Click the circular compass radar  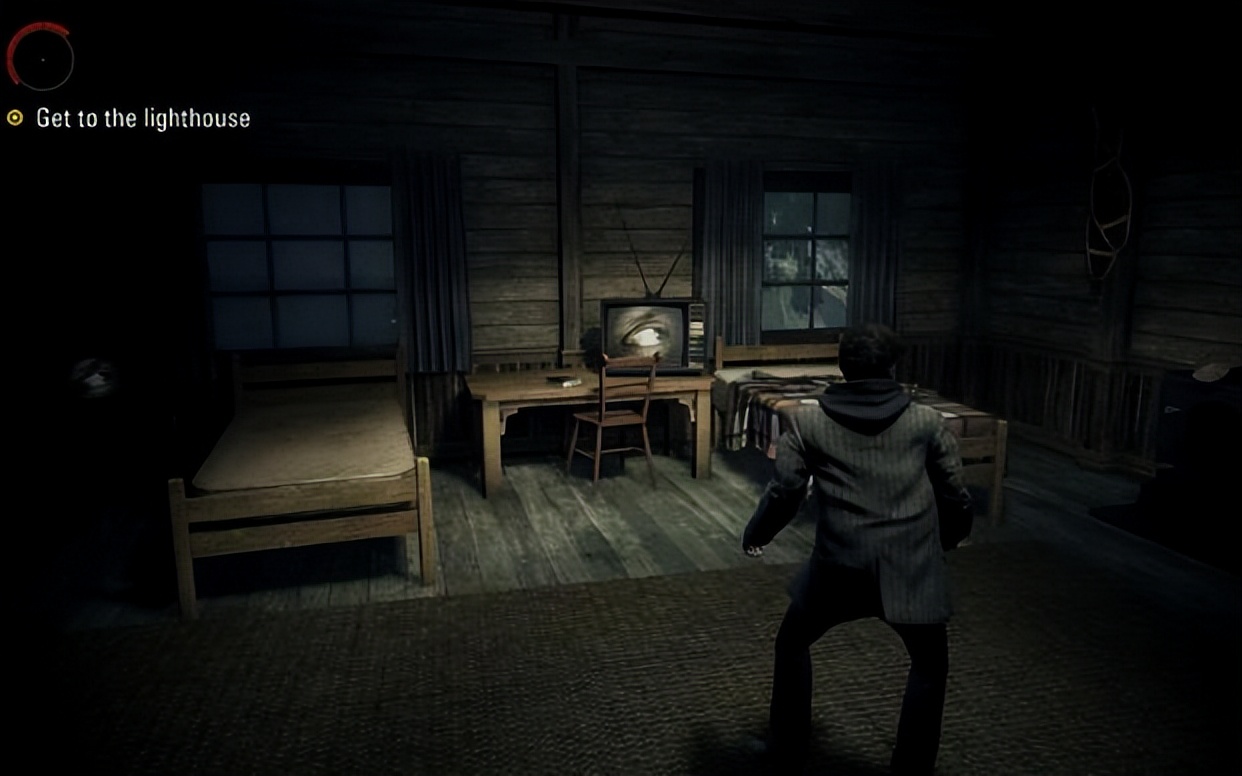click(41, 58)
